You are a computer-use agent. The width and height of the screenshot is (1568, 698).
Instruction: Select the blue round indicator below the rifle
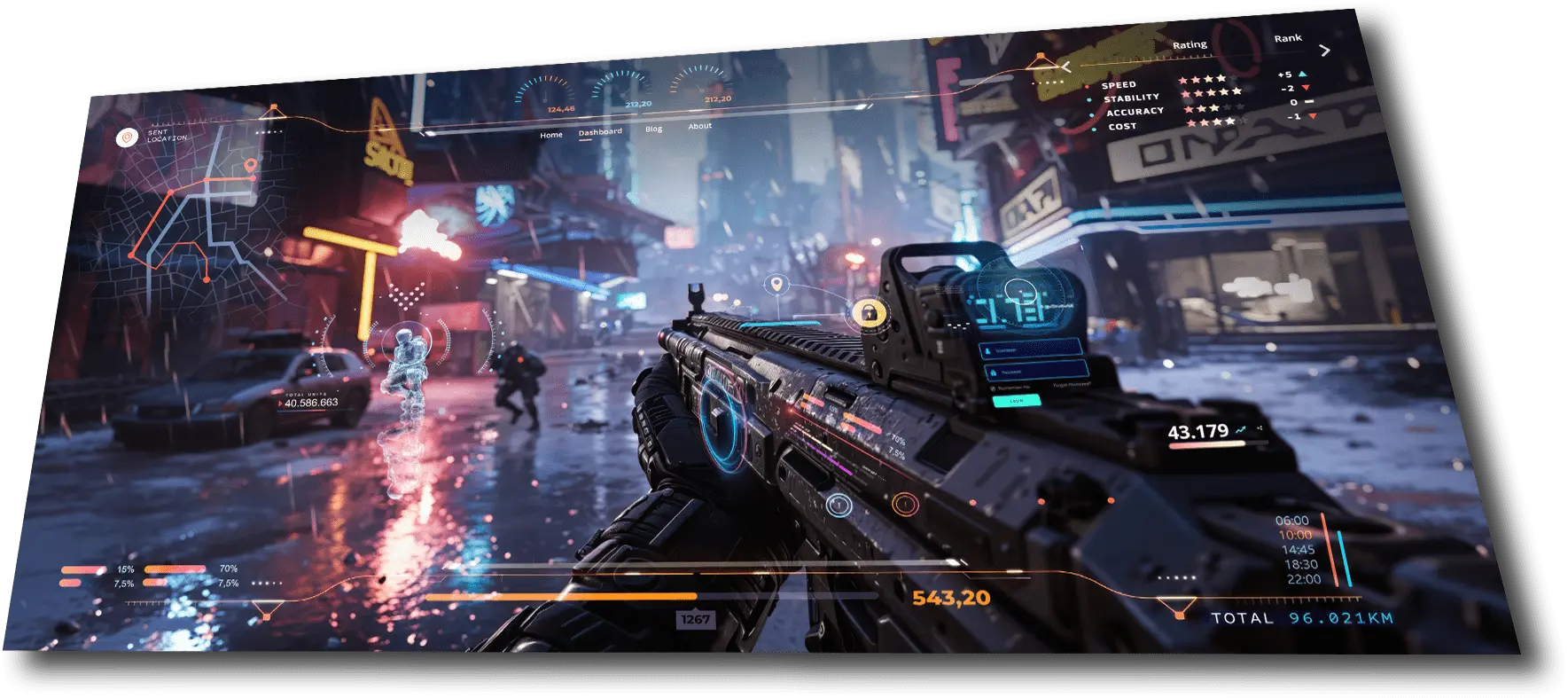coord(839,506)
